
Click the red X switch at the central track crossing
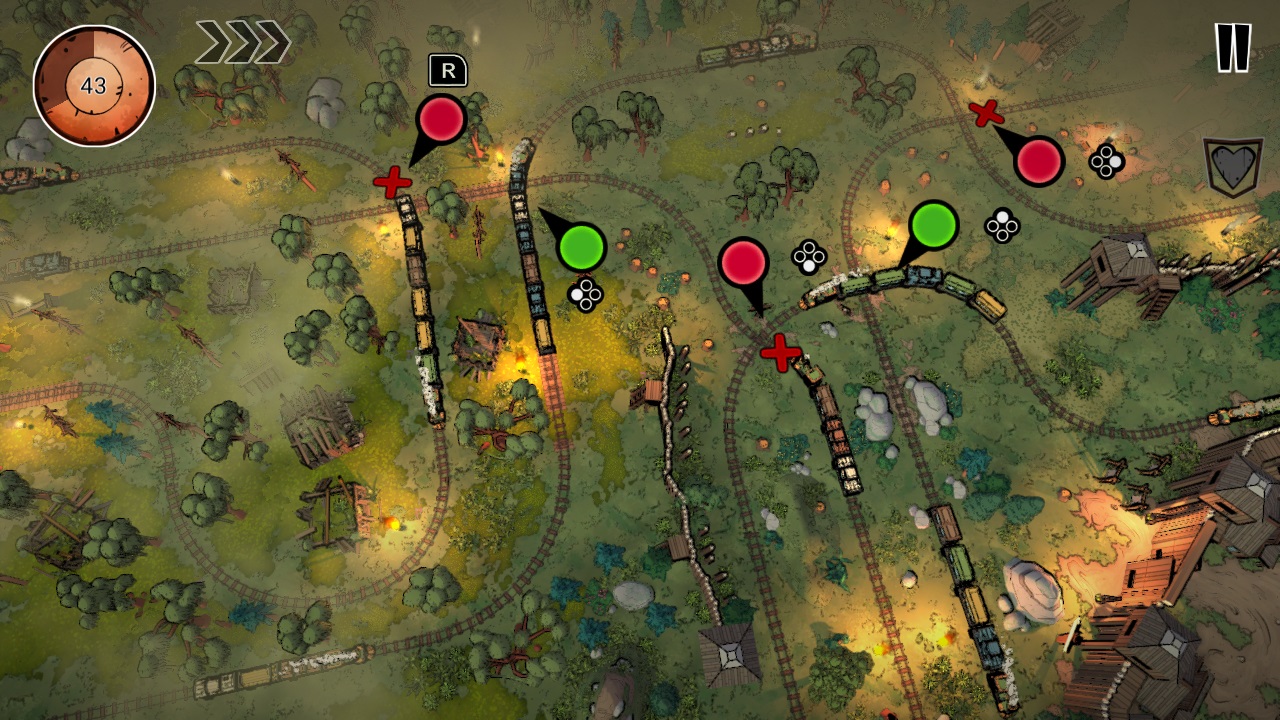779,352
